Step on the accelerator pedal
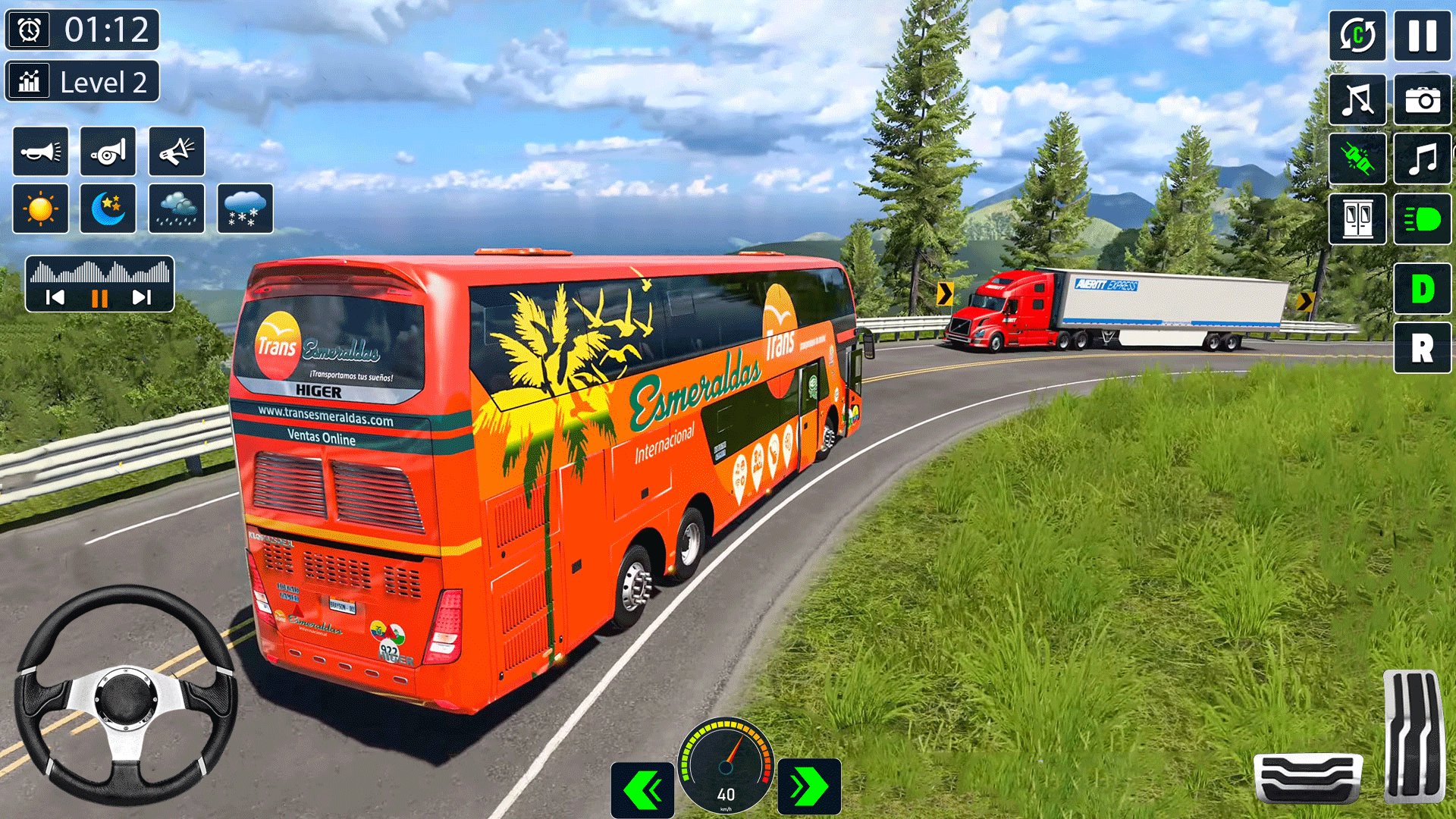1456x819 pixels. 1412,736
